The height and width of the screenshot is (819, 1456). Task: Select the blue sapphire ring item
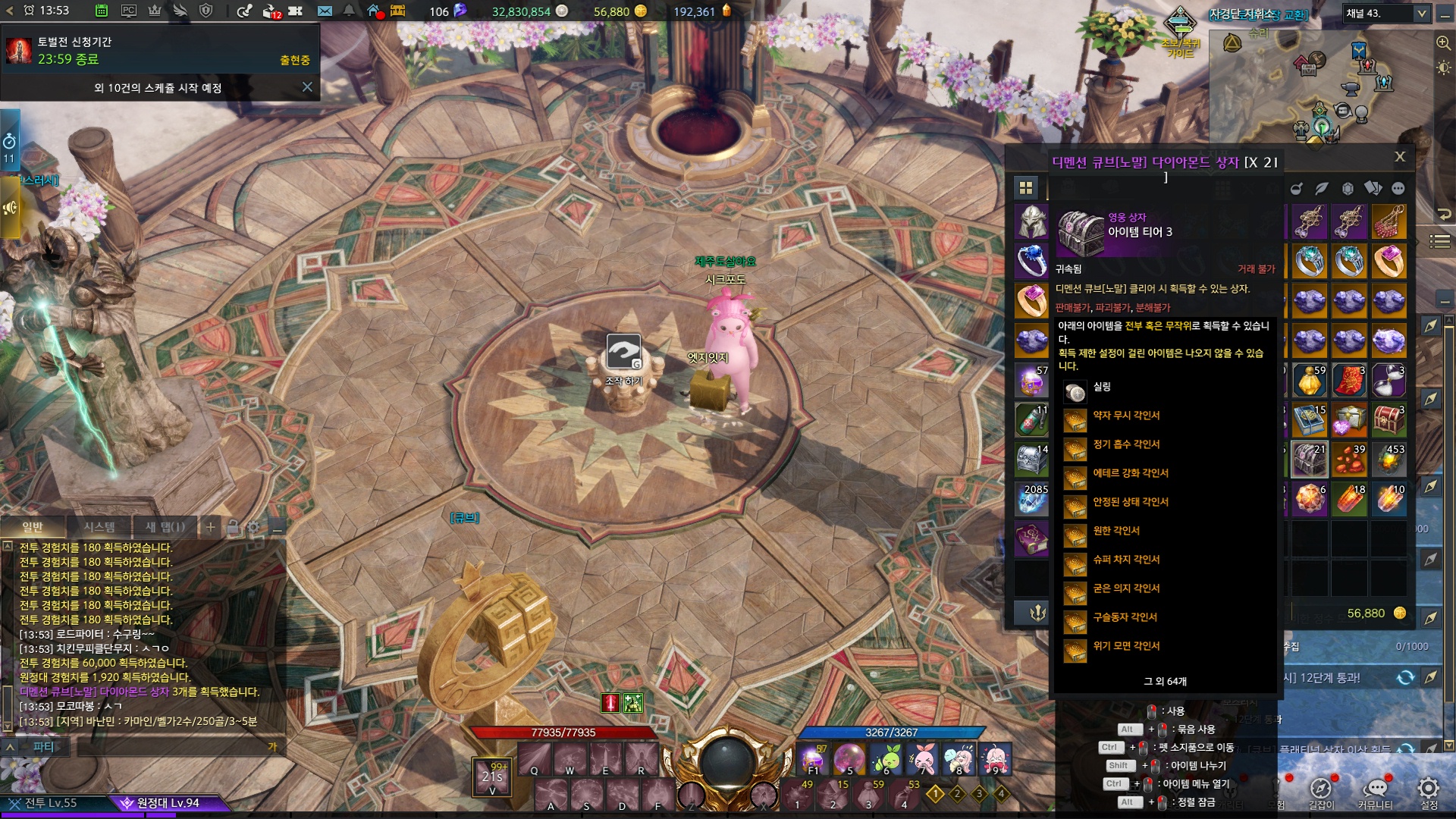tap(1031, 262)
